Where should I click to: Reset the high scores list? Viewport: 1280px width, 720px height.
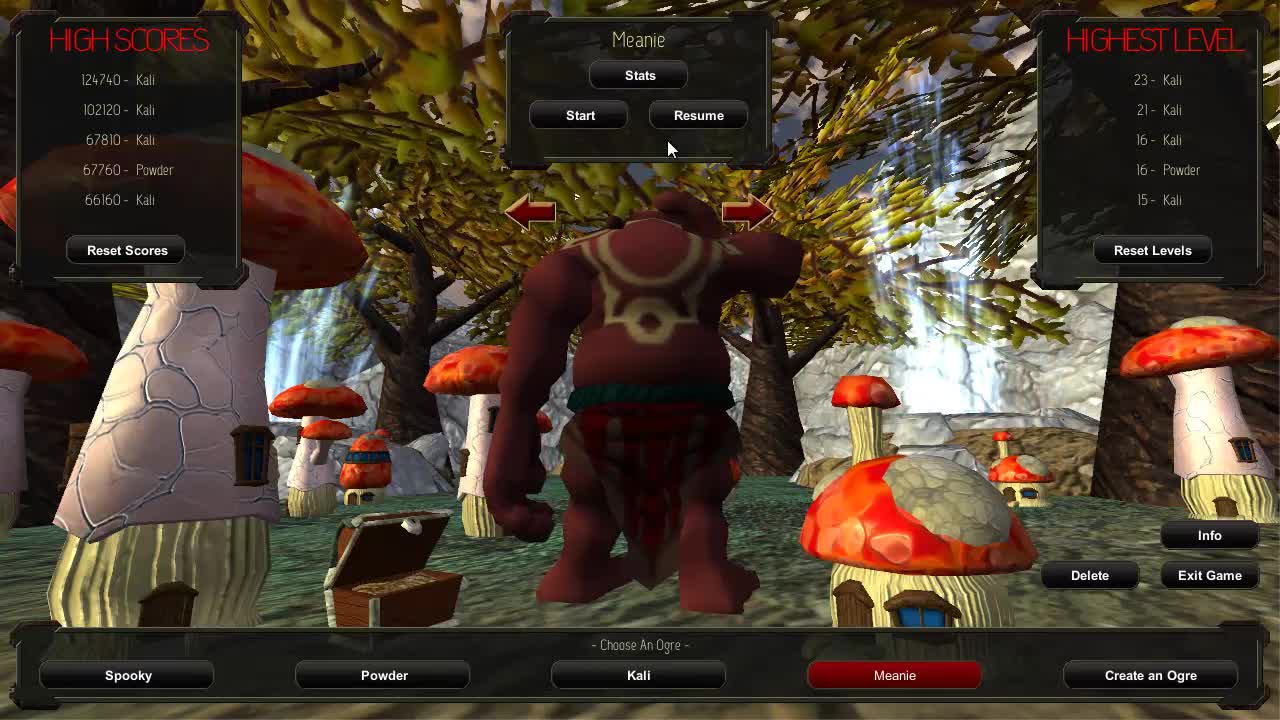[125, 250]
